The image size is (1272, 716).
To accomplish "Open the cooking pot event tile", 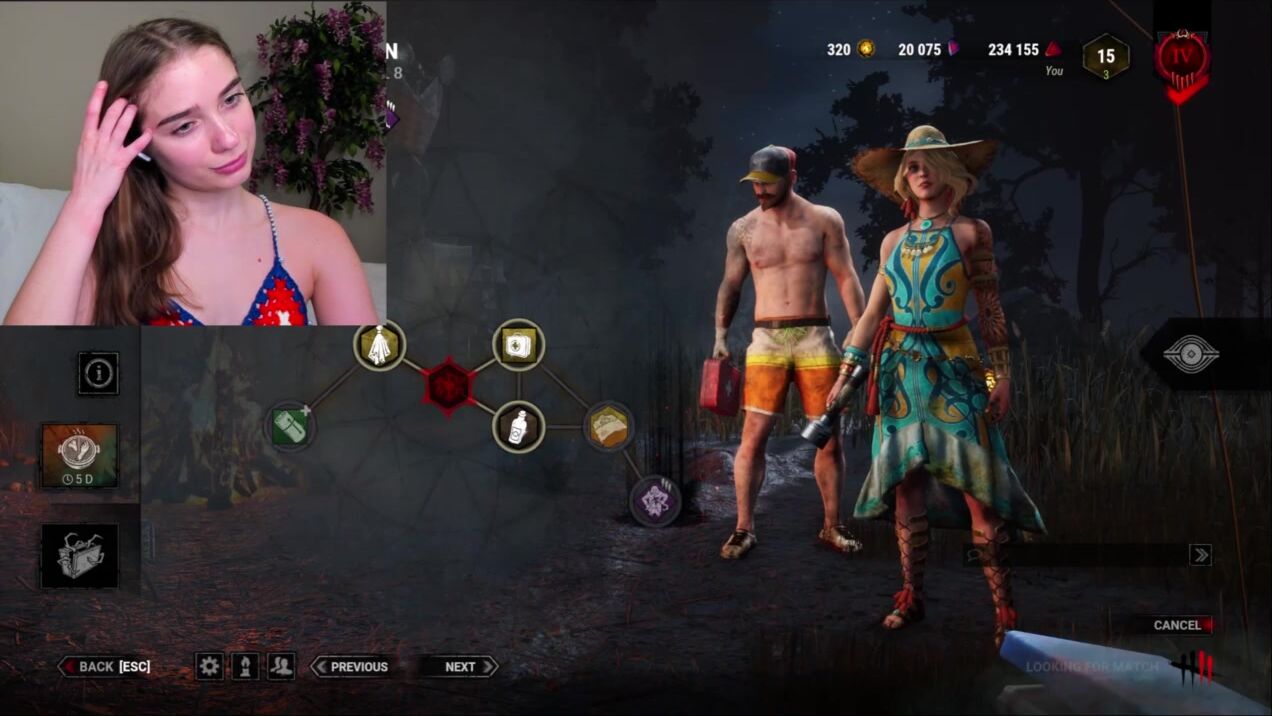I will coord(79,455).
